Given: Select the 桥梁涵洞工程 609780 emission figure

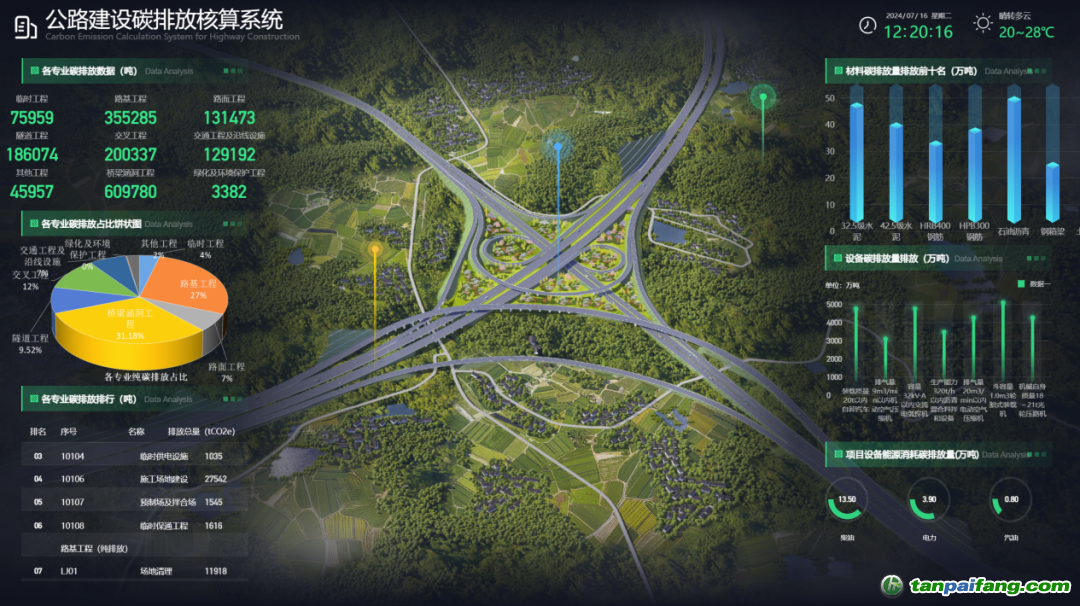Looking at the screenshot, I should tap(130, 191).
